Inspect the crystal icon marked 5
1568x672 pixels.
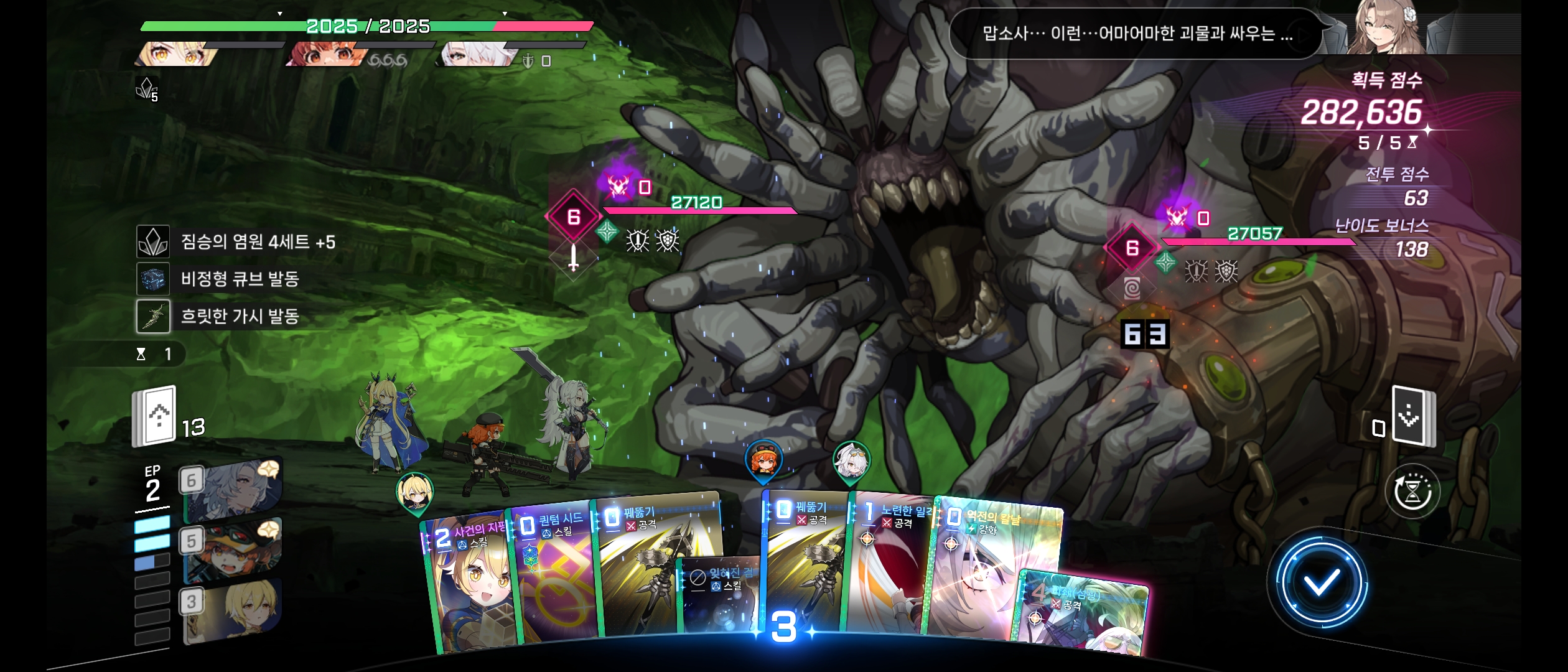(x=147, y=89)
